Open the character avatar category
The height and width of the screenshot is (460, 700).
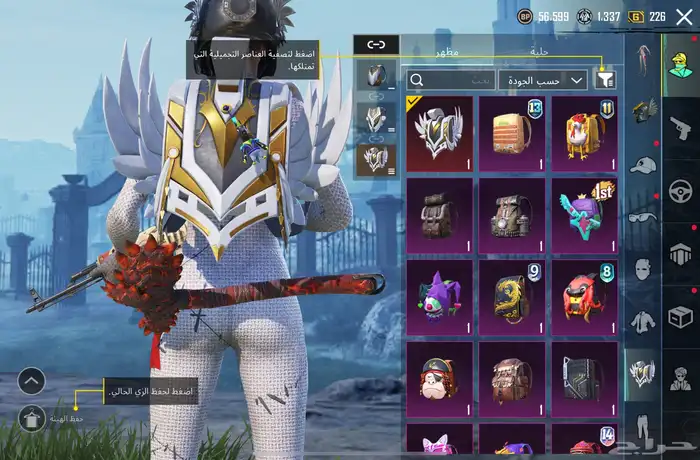[x=681, y=61]
